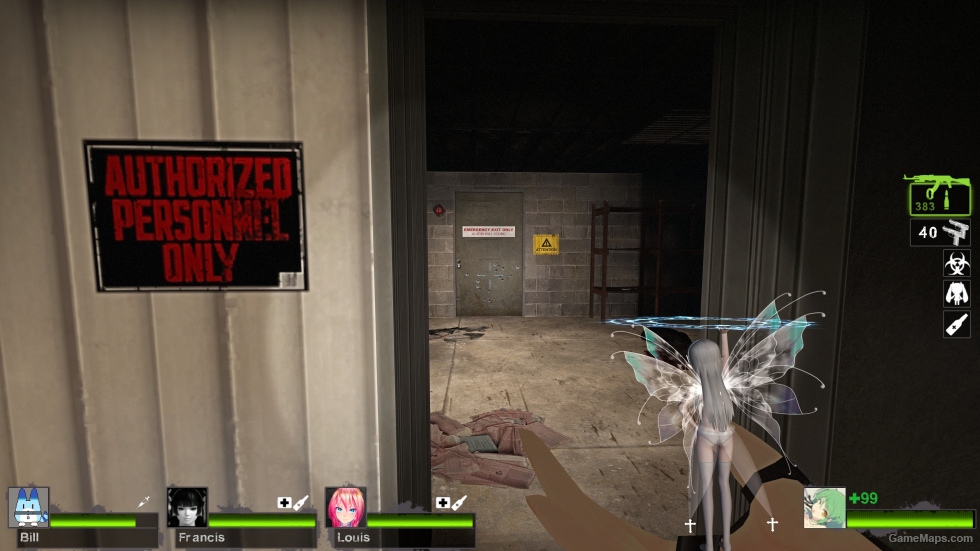This screenshot has height=551, width=980.
Task: Select the twin-tail figure item slot
Action: 956,293
